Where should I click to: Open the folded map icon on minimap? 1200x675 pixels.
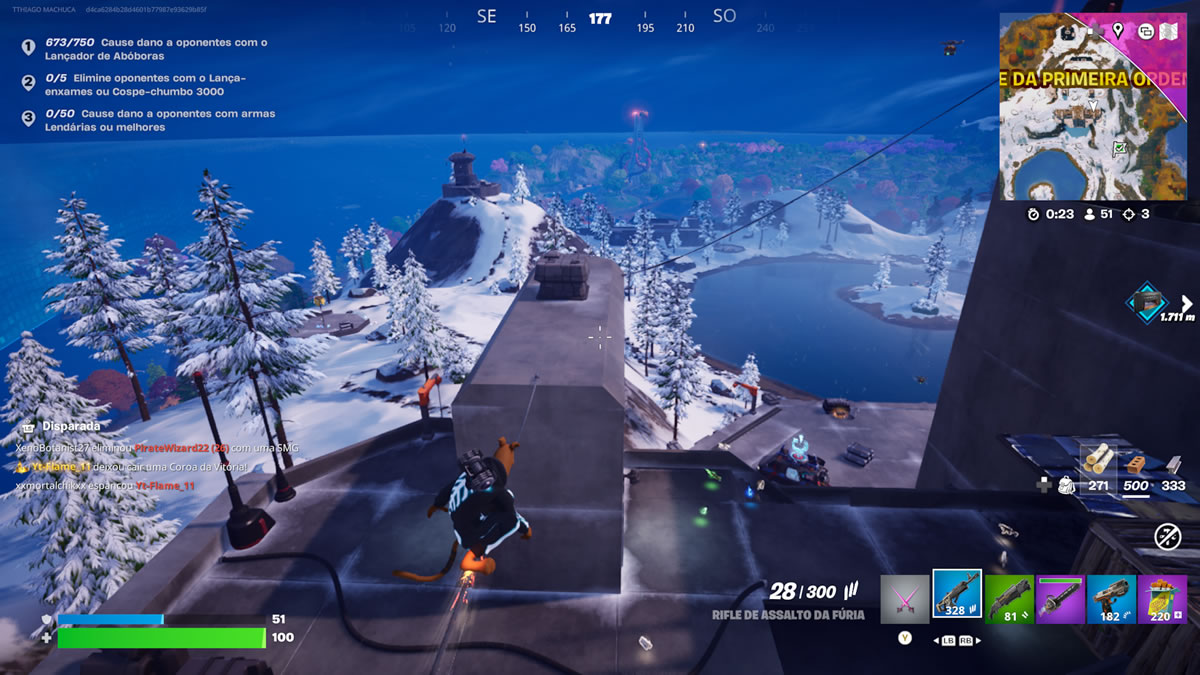click(1167, 31)
